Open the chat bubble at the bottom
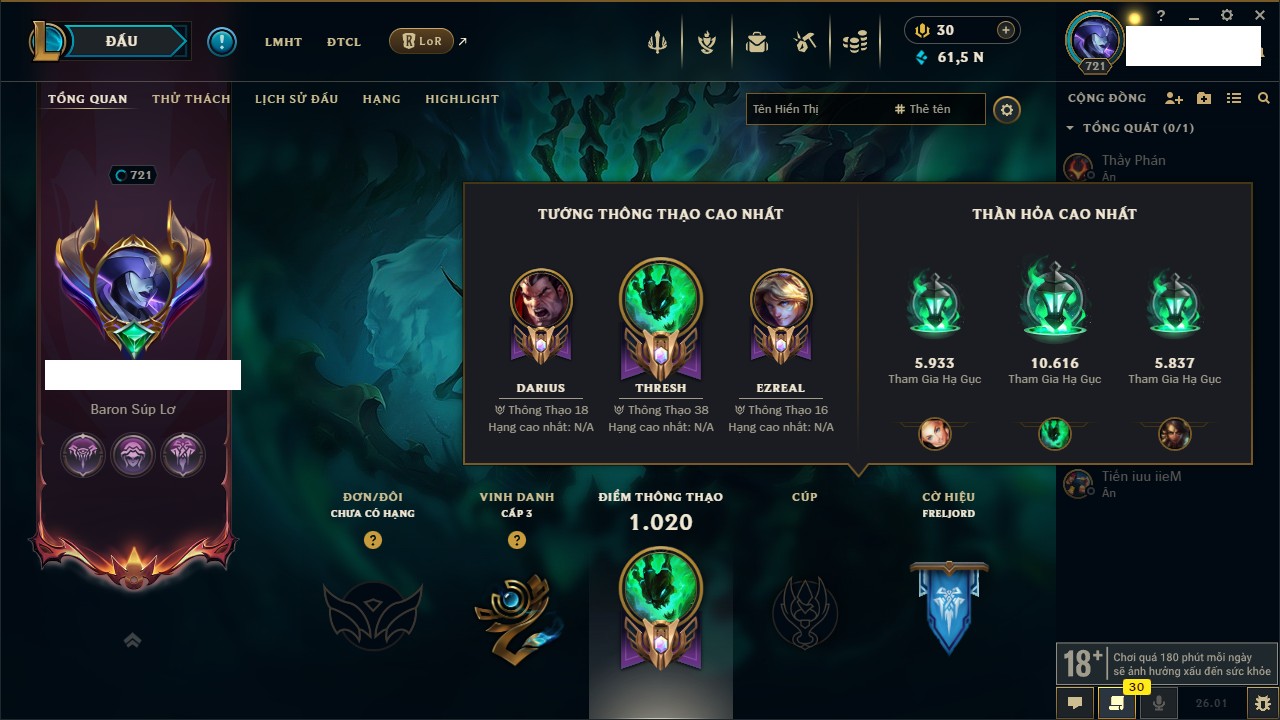This screenshot has width=1280, height=720. point(1075,703)
